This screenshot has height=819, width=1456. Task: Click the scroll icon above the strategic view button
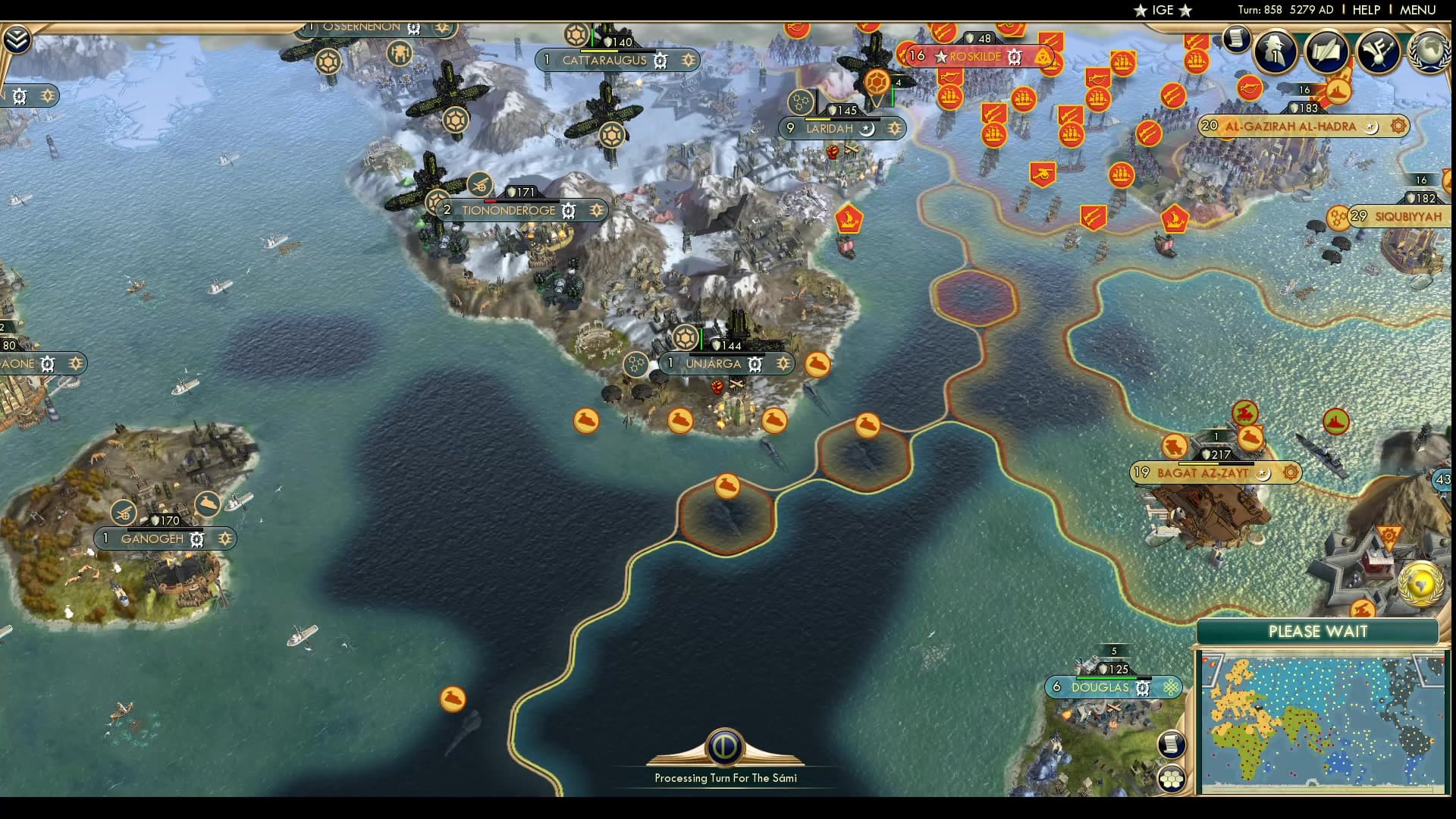coord(1172,744)
